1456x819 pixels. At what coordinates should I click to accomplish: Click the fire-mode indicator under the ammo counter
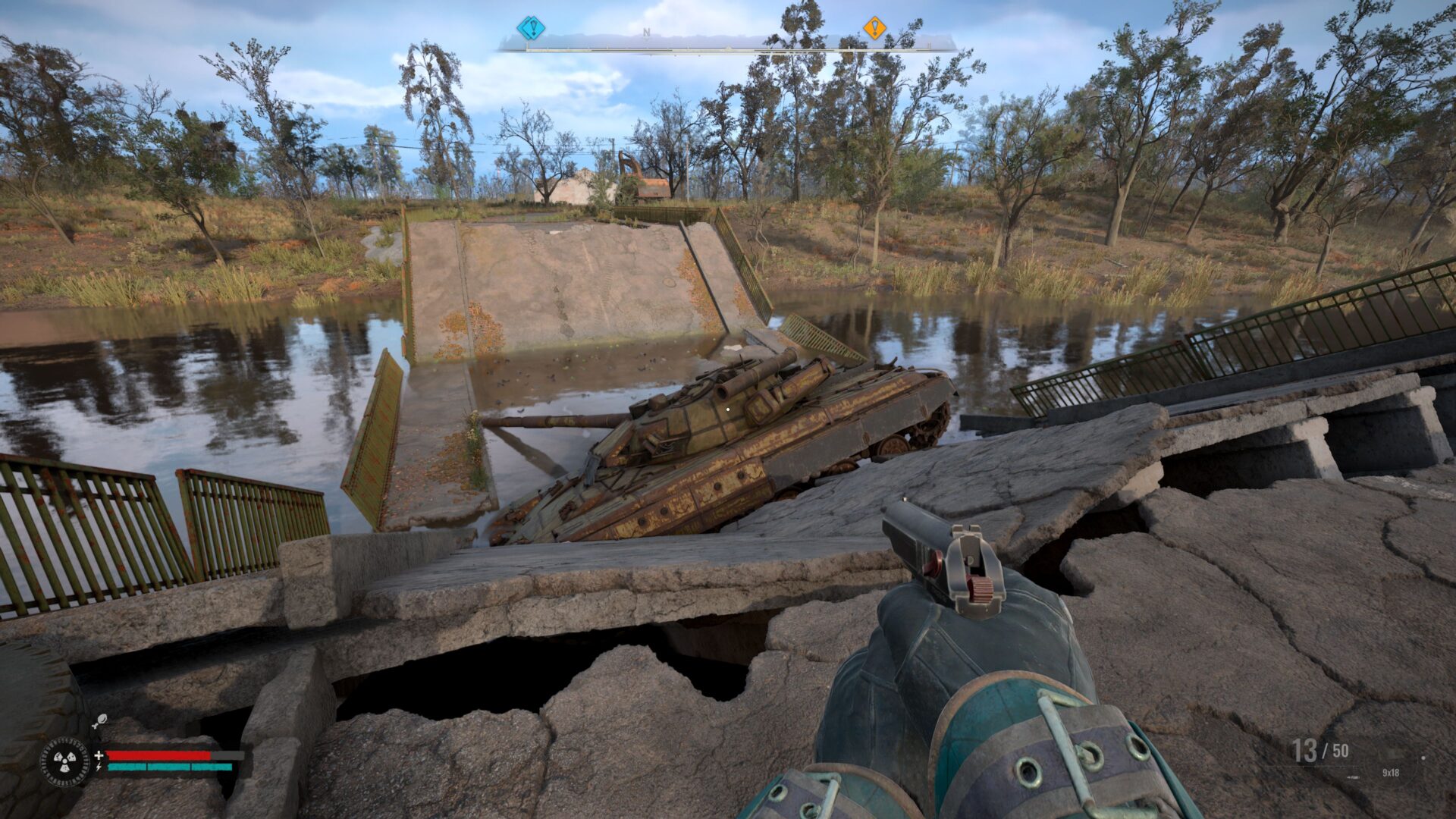[x=1354, y=777]
